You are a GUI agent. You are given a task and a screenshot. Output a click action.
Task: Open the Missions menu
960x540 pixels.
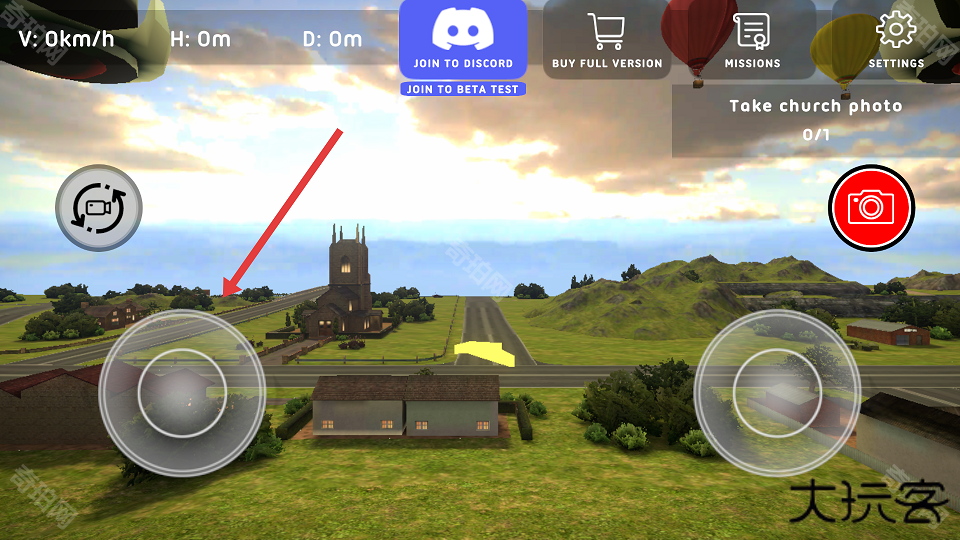[x=752, y=41]
